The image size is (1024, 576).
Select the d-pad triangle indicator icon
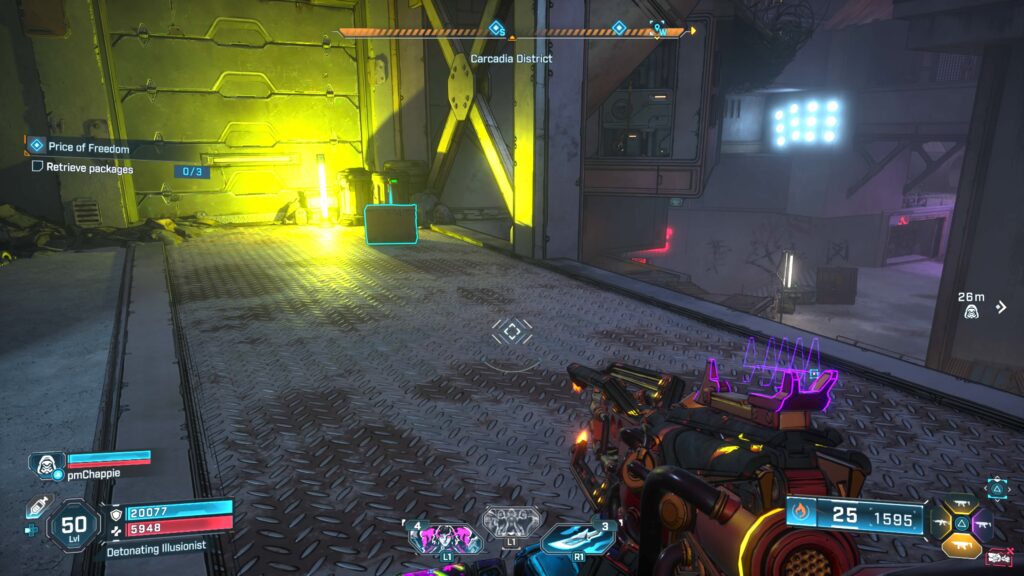point(998,487)
